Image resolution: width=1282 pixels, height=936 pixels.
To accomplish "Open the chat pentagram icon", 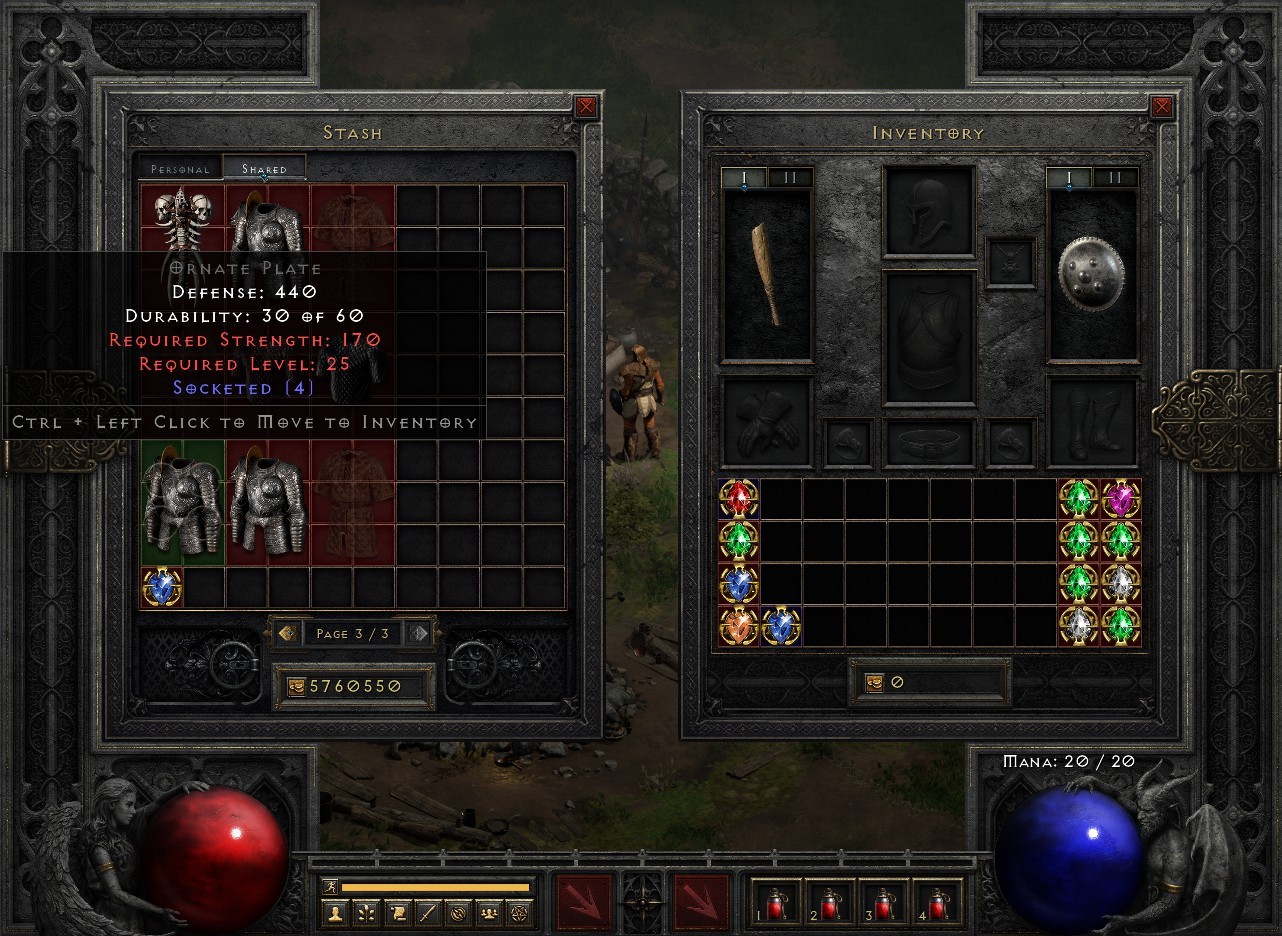I will 517,912.
